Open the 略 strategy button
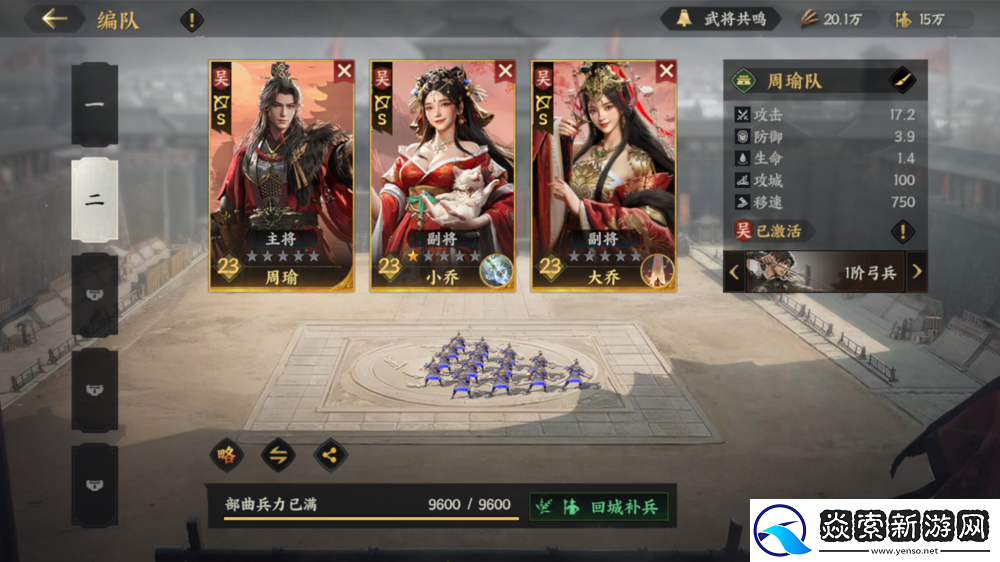Viewport: 1000px width, 562px height. [x=227, y=455]
